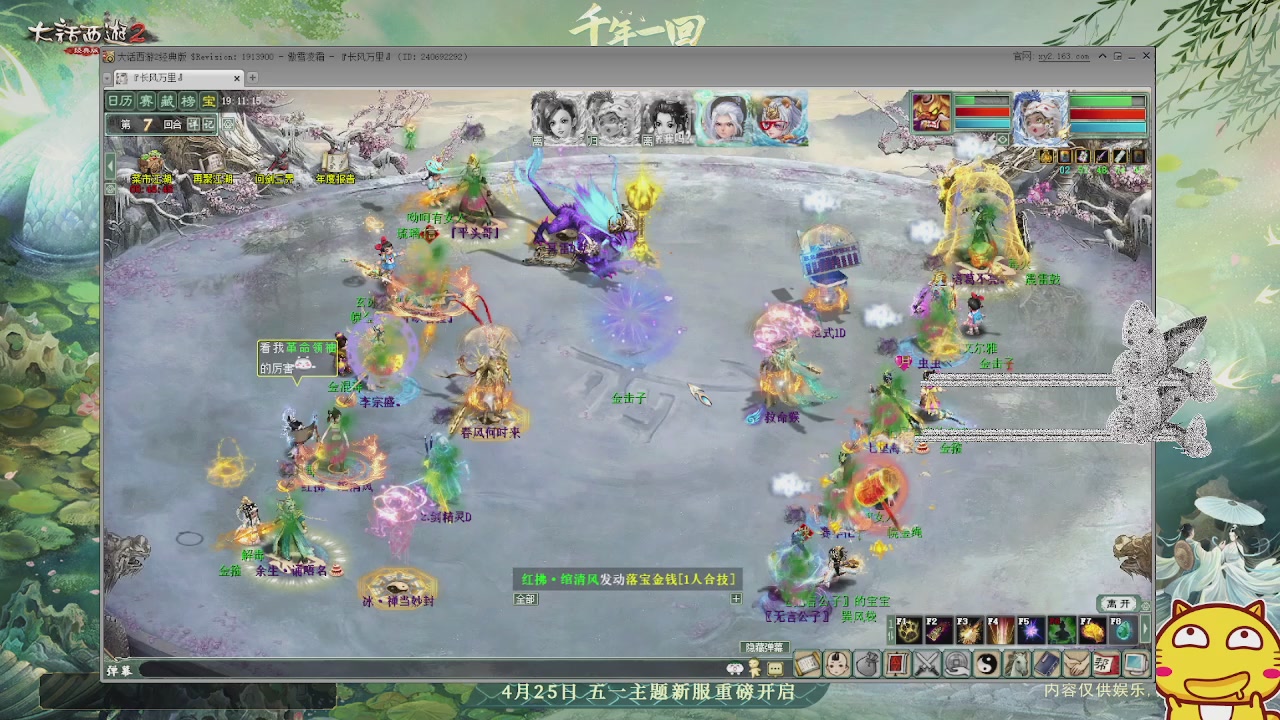1280x720 pixels.
Task: Click the red enemy health bar top right
Action: click(1107, 114)
